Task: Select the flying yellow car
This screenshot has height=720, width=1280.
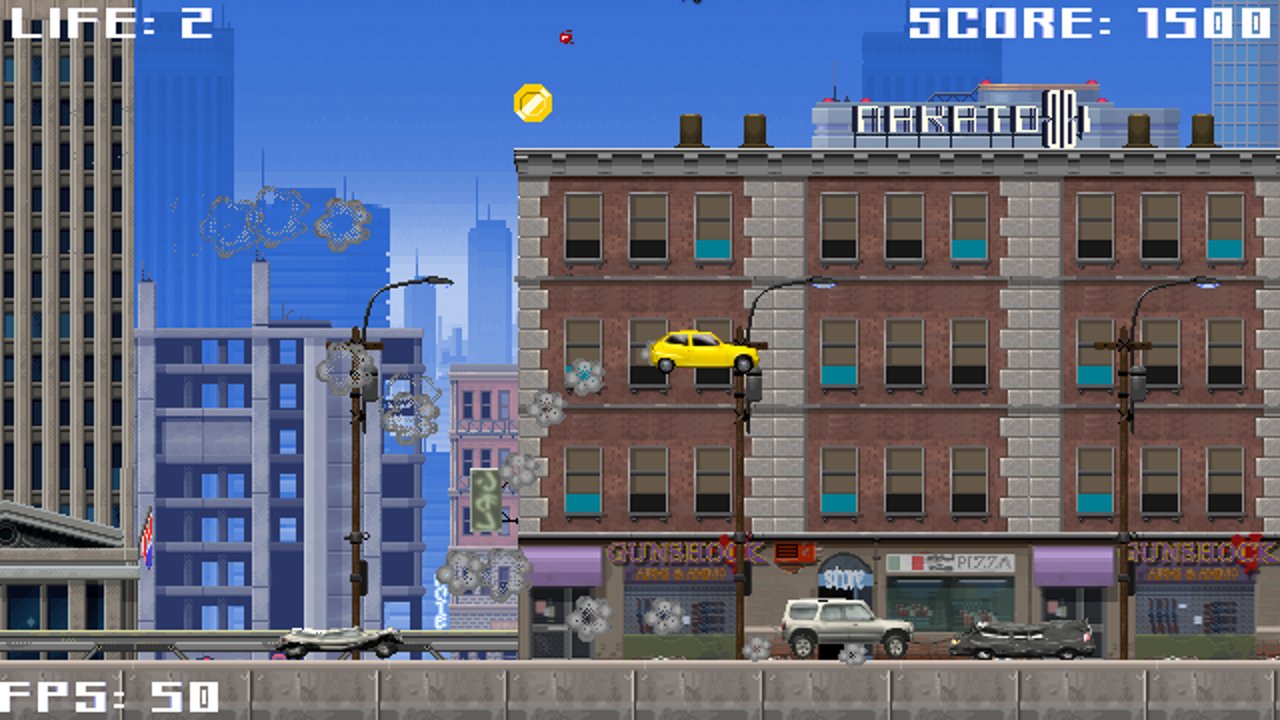Action: pyautogui.click(x=700, y=355)
